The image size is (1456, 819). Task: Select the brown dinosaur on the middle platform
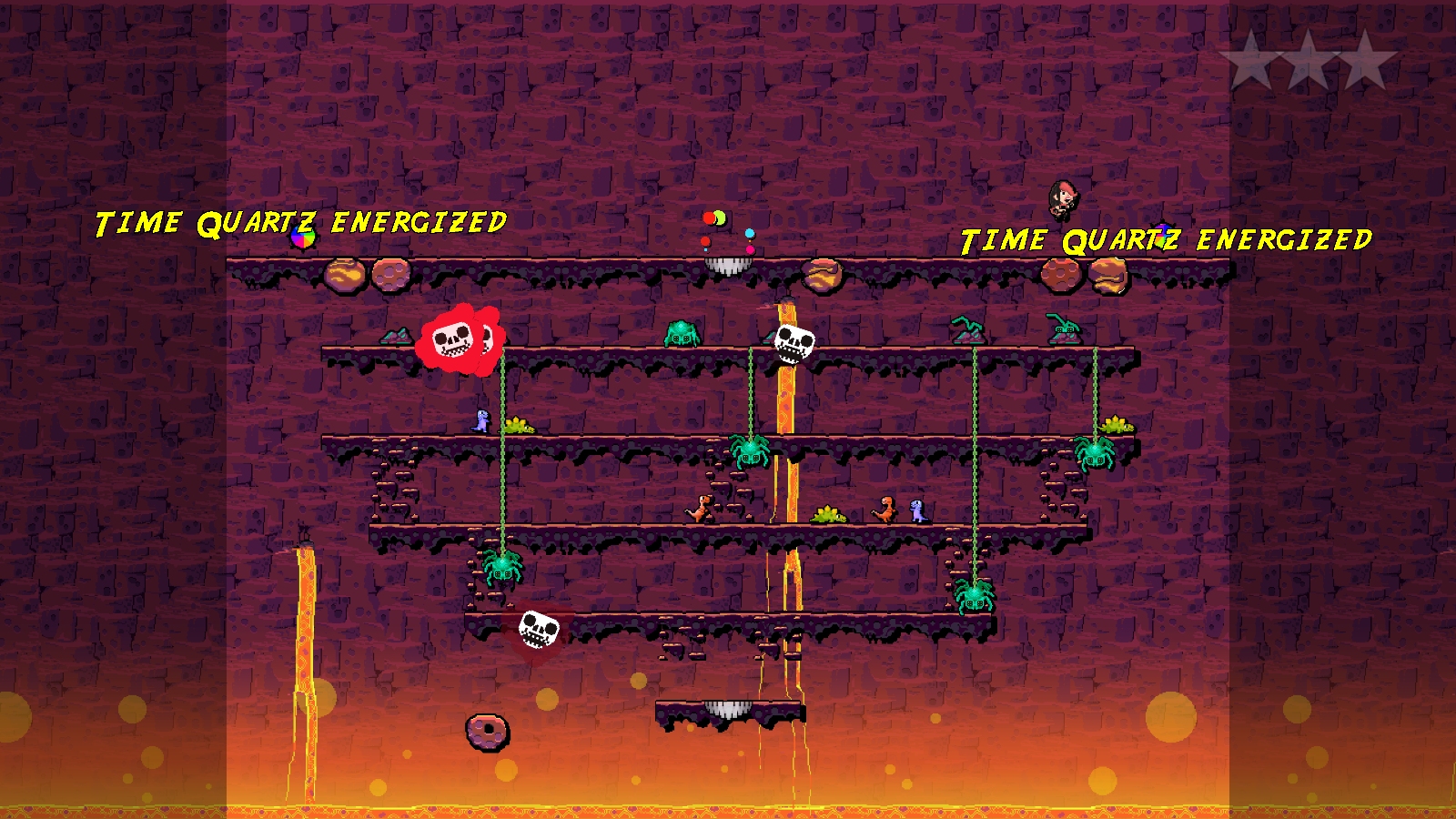point(701,510)
